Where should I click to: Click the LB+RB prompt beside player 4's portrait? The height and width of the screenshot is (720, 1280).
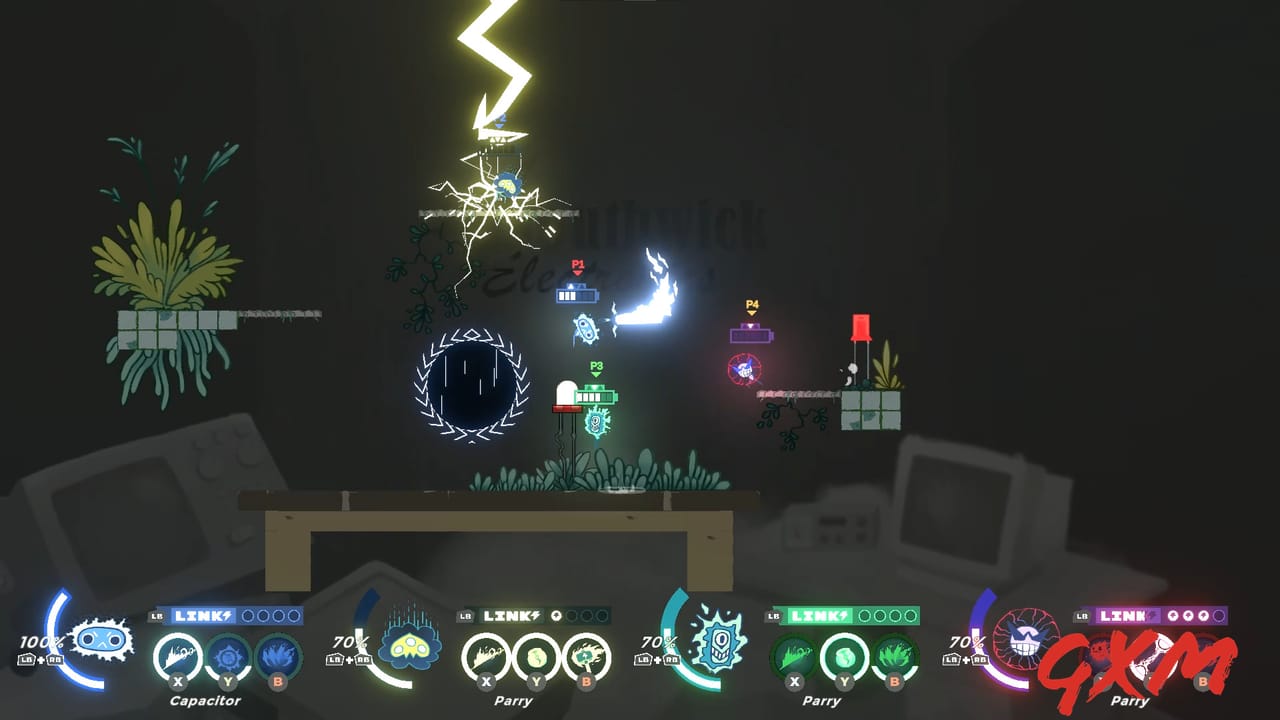(x=964, y=660)
